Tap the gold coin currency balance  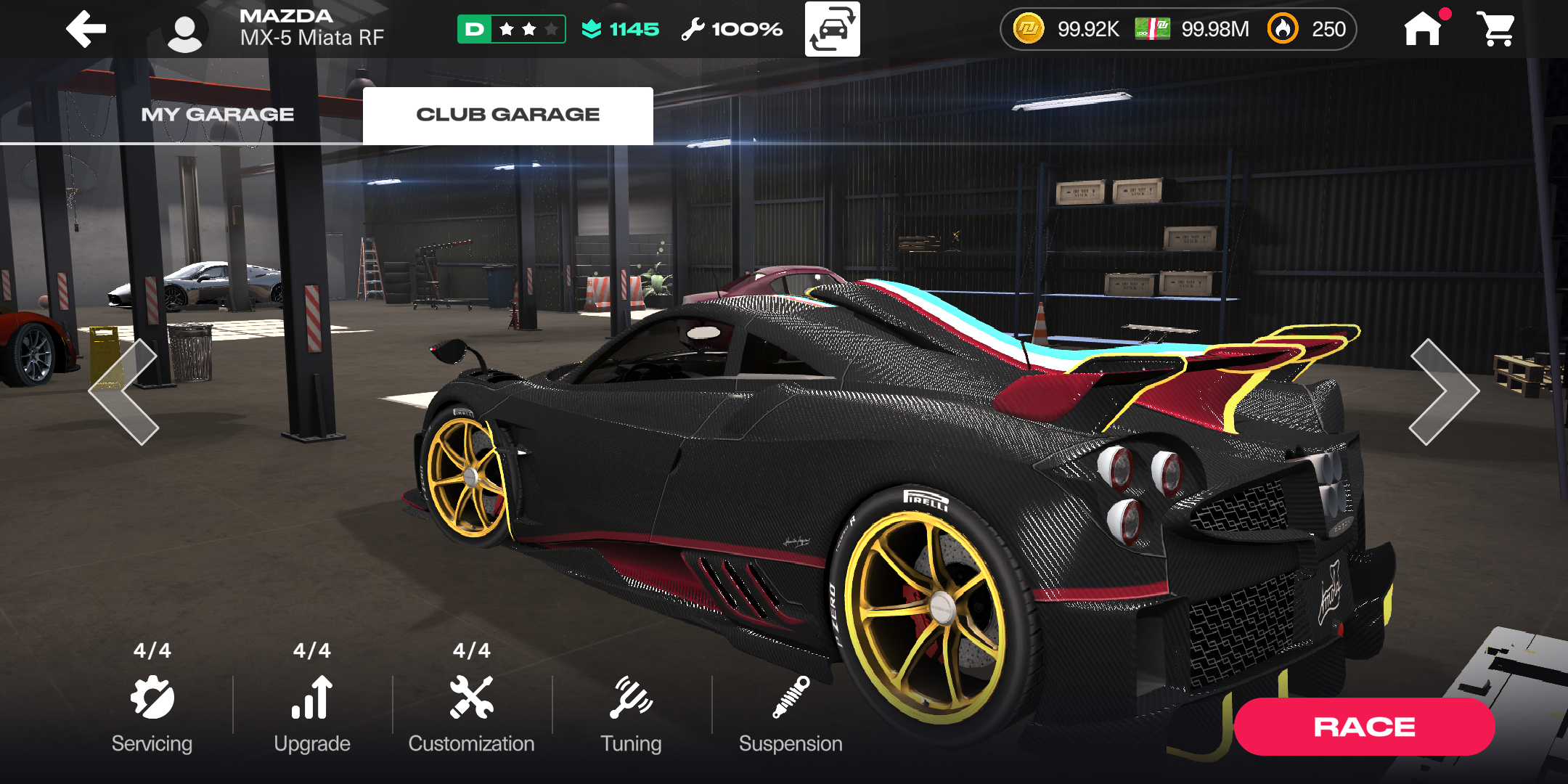pos(1067,29)
